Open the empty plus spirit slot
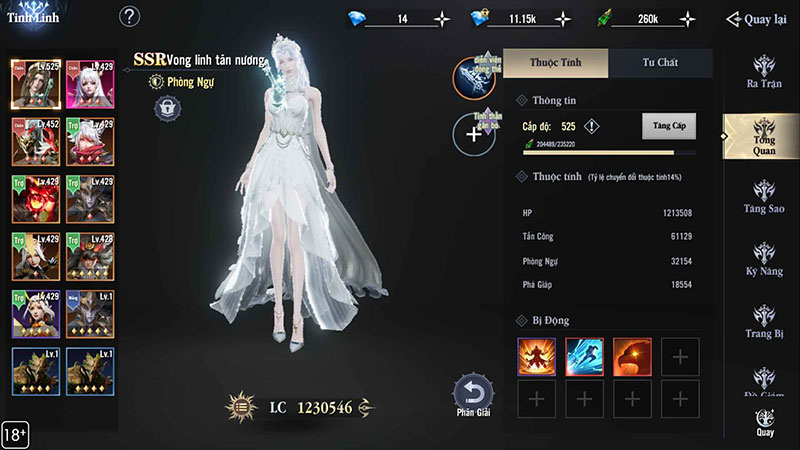The width and height of the screenshot is (800, 450). (474, 134)
